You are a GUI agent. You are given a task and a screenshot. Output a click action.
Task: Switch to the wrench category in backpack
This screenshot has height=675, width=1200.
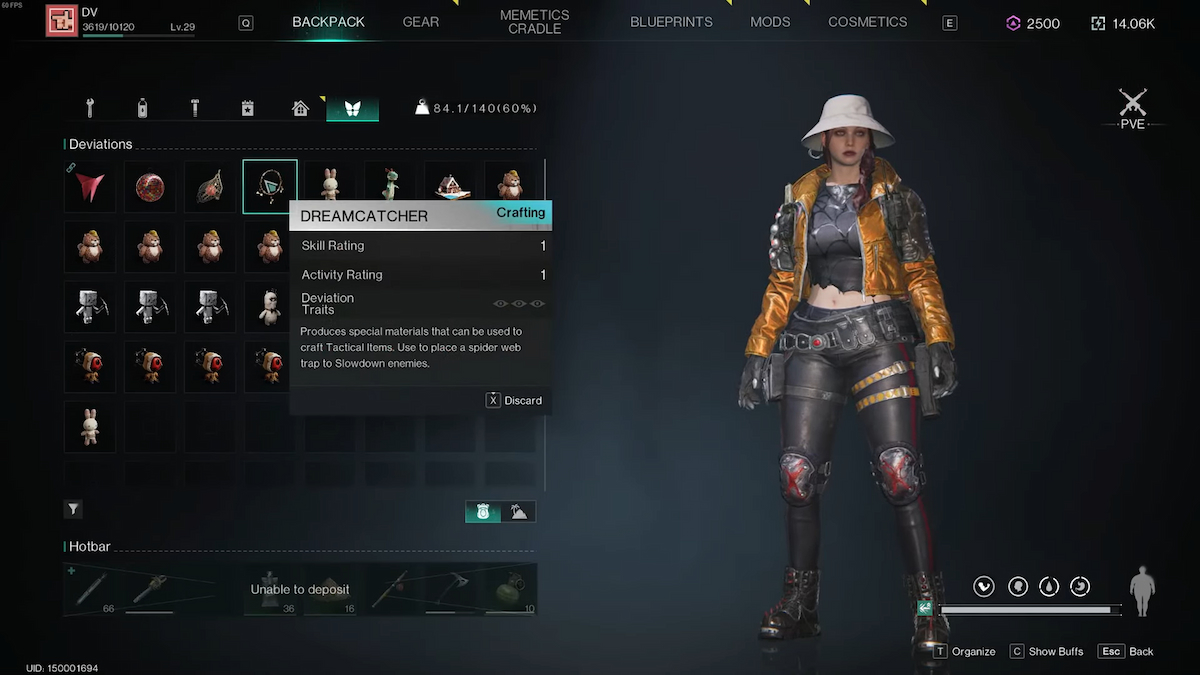pyautogui.click(x=90, y=108)
